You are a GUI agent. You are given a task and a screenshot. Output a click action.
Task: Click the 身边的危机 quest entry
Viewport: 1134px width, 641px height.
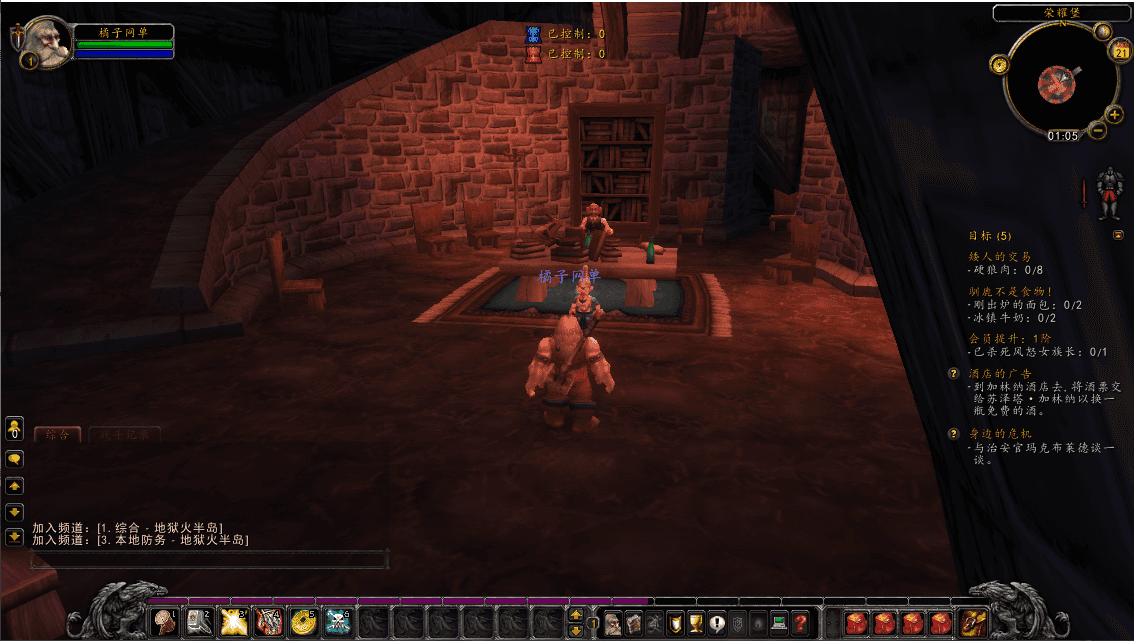[999, 434]
